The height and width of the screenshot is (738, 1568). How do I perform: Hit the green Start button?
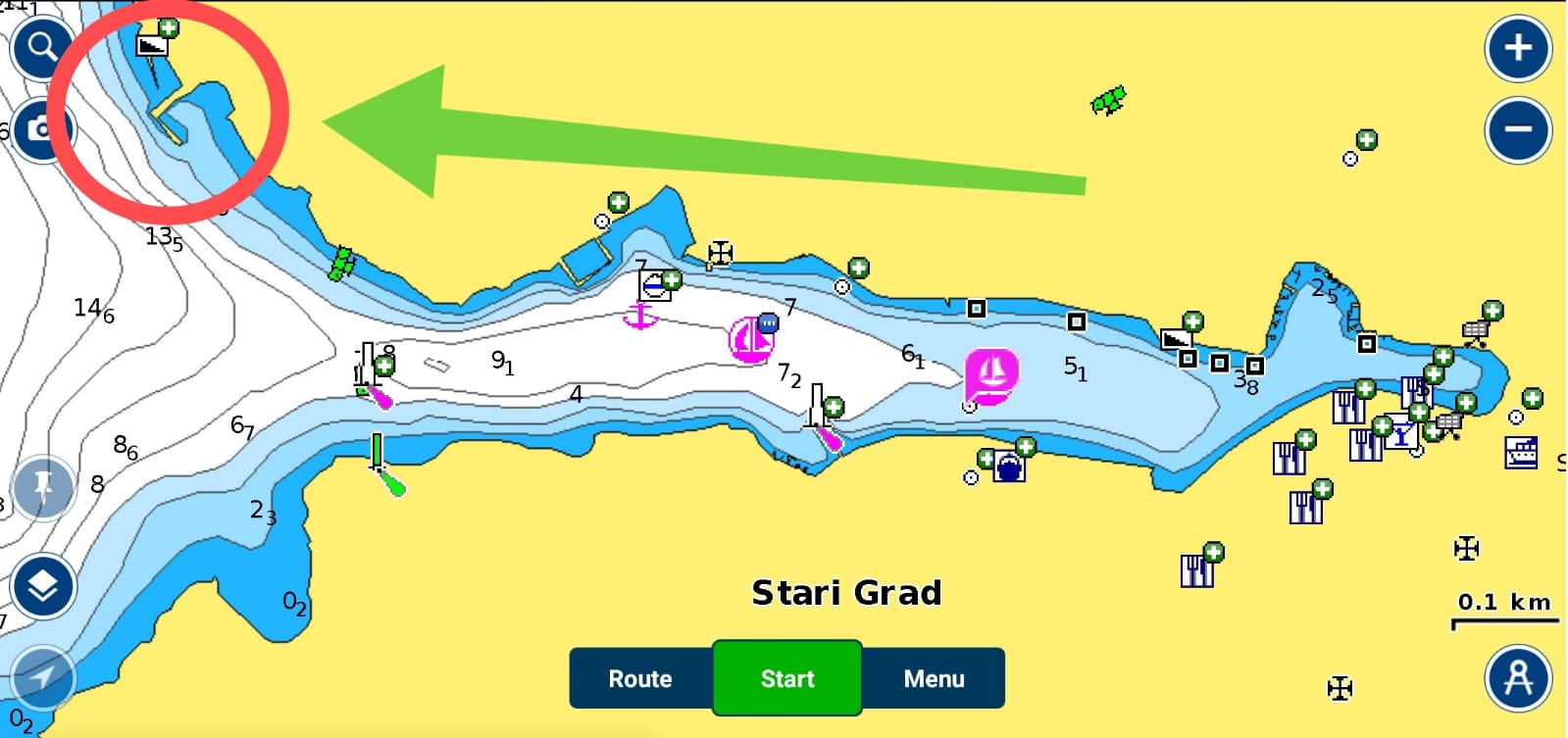787,678
